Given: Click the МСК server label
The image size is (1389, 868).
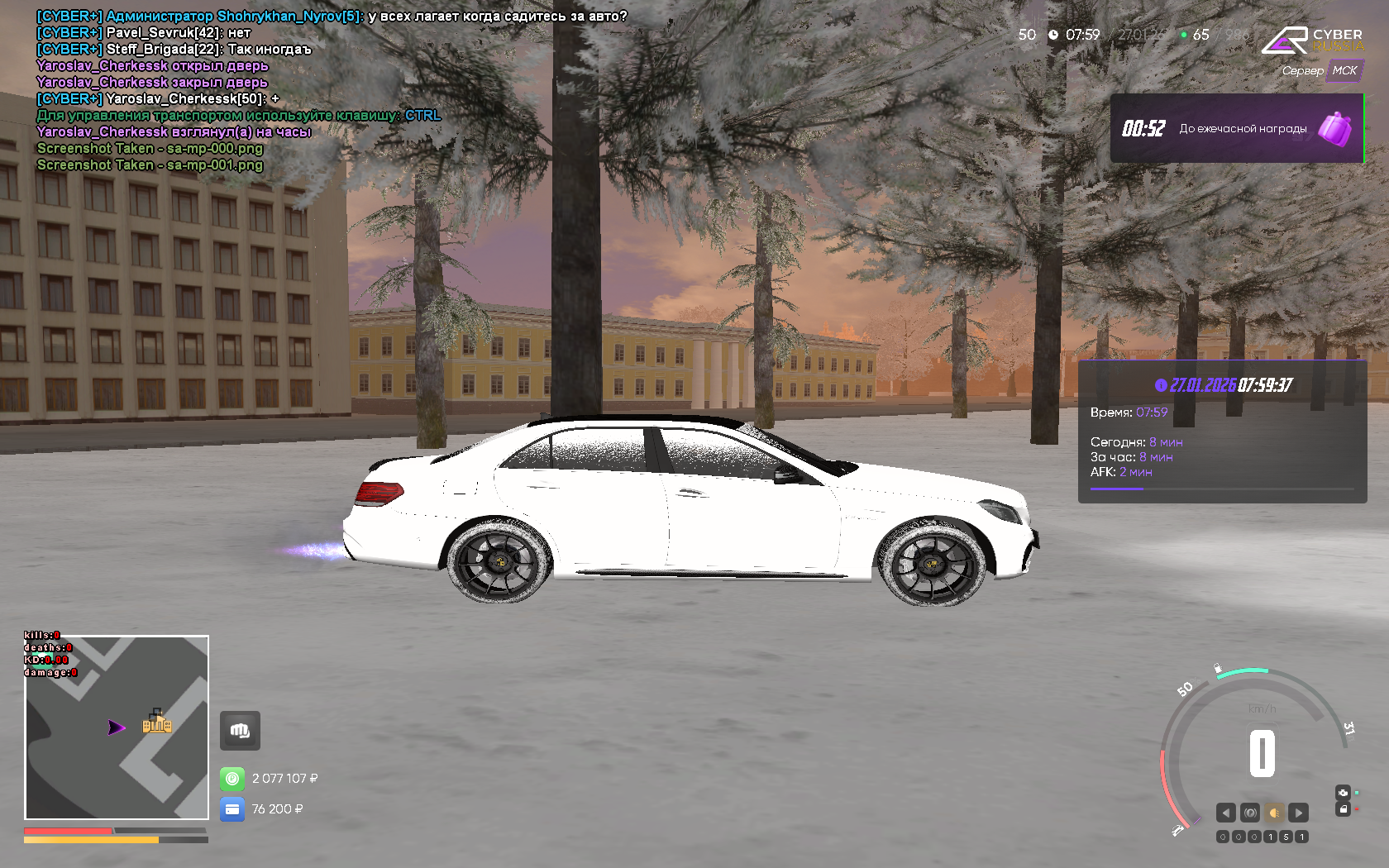Looking at the screenshot, I should [x=1344, y=71].
